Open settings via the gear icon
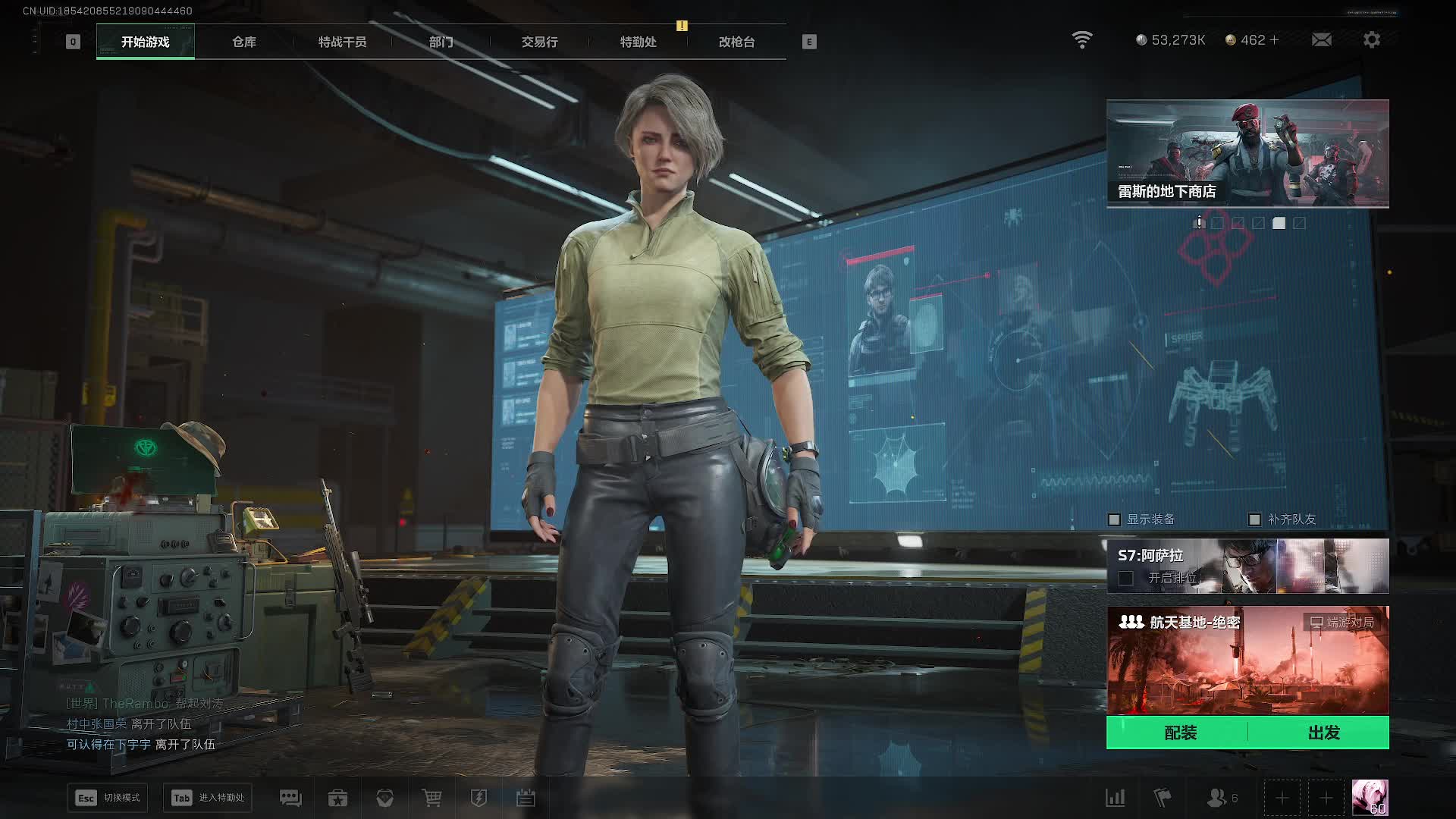The width and height of the screenshot is (1456, 819). [x=1372, y=39]
